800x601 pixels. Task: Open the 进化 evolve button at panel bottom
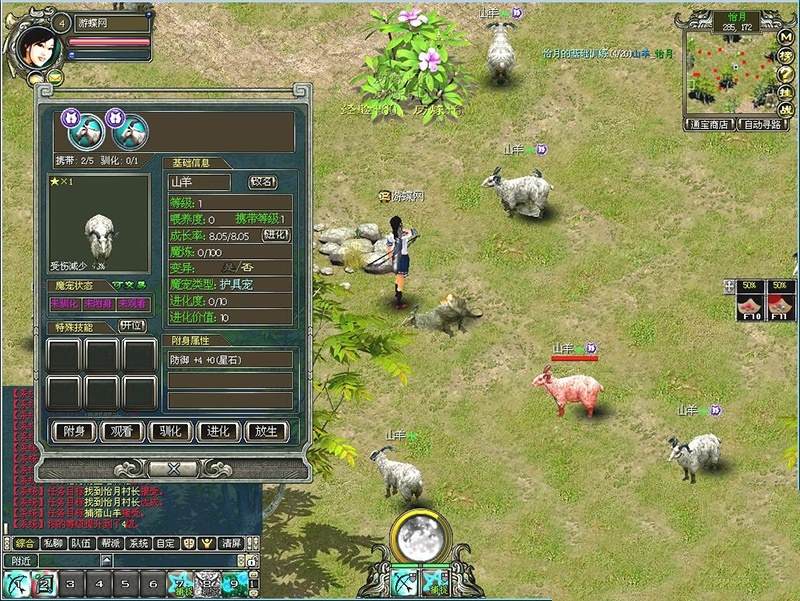point(218,432)
